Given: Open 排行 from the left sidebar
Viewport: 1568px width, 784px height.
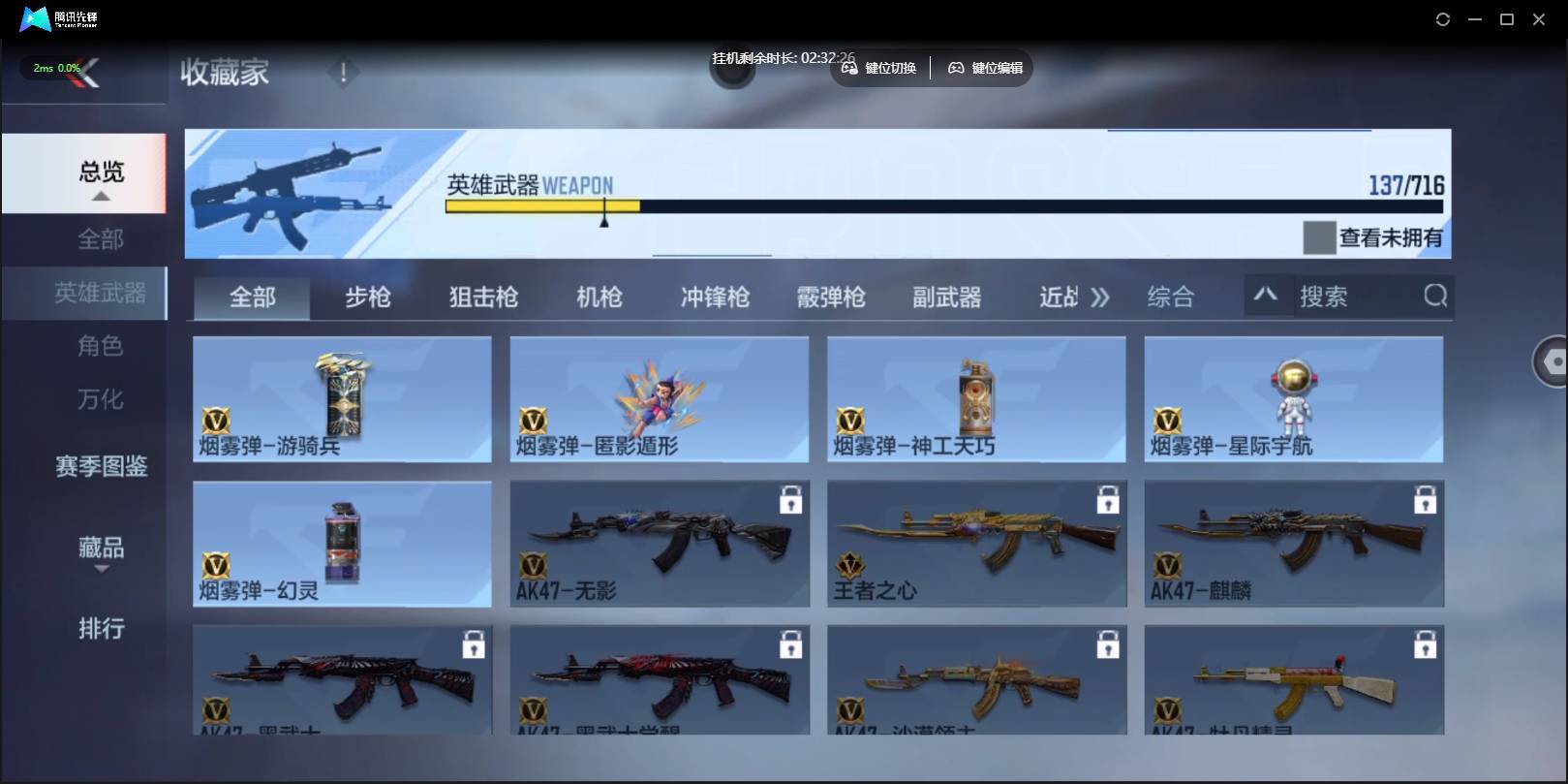Looking at the screenshot, I should point(100,630).
